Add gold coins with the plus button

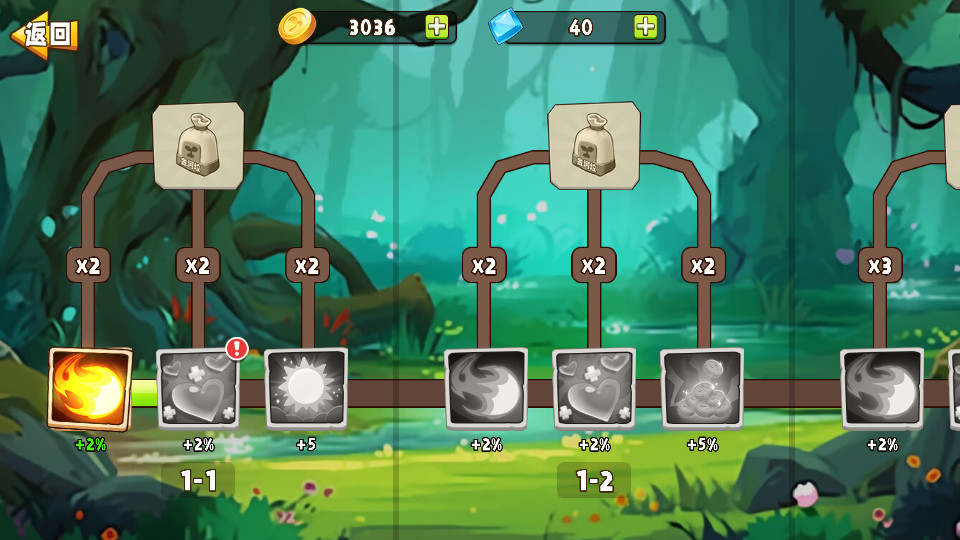point(437,27)
